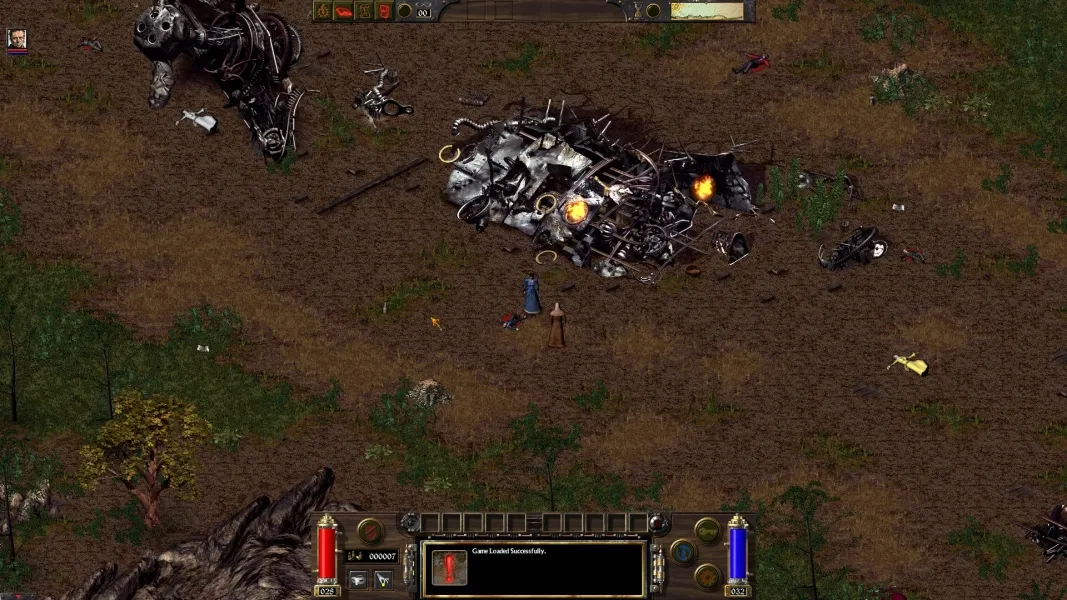
Task: Click the first green emblem icon on top bar
Action: tap(323, 11)
